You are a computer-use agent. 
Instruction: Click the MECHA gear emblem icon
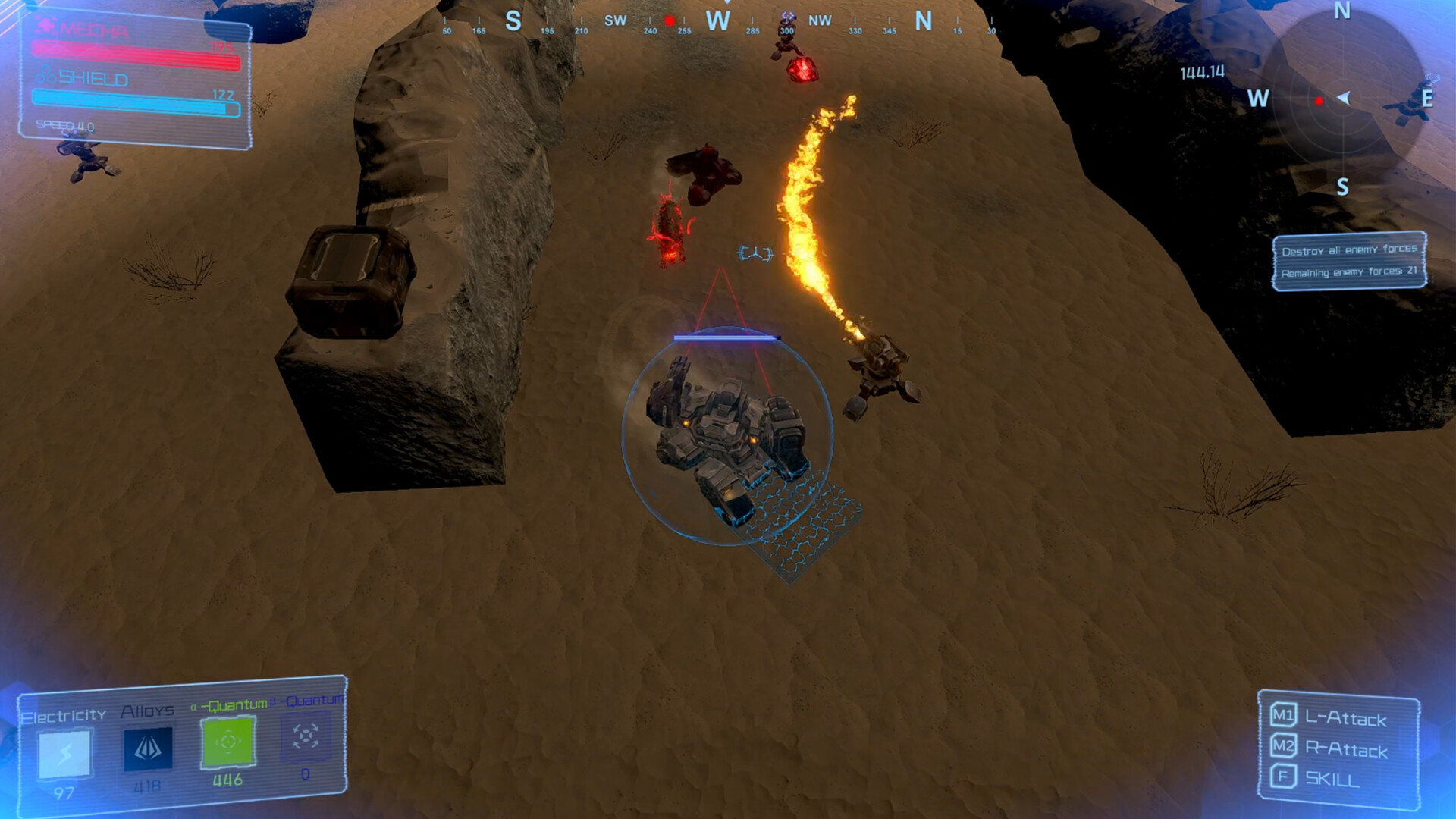(47, 24)
